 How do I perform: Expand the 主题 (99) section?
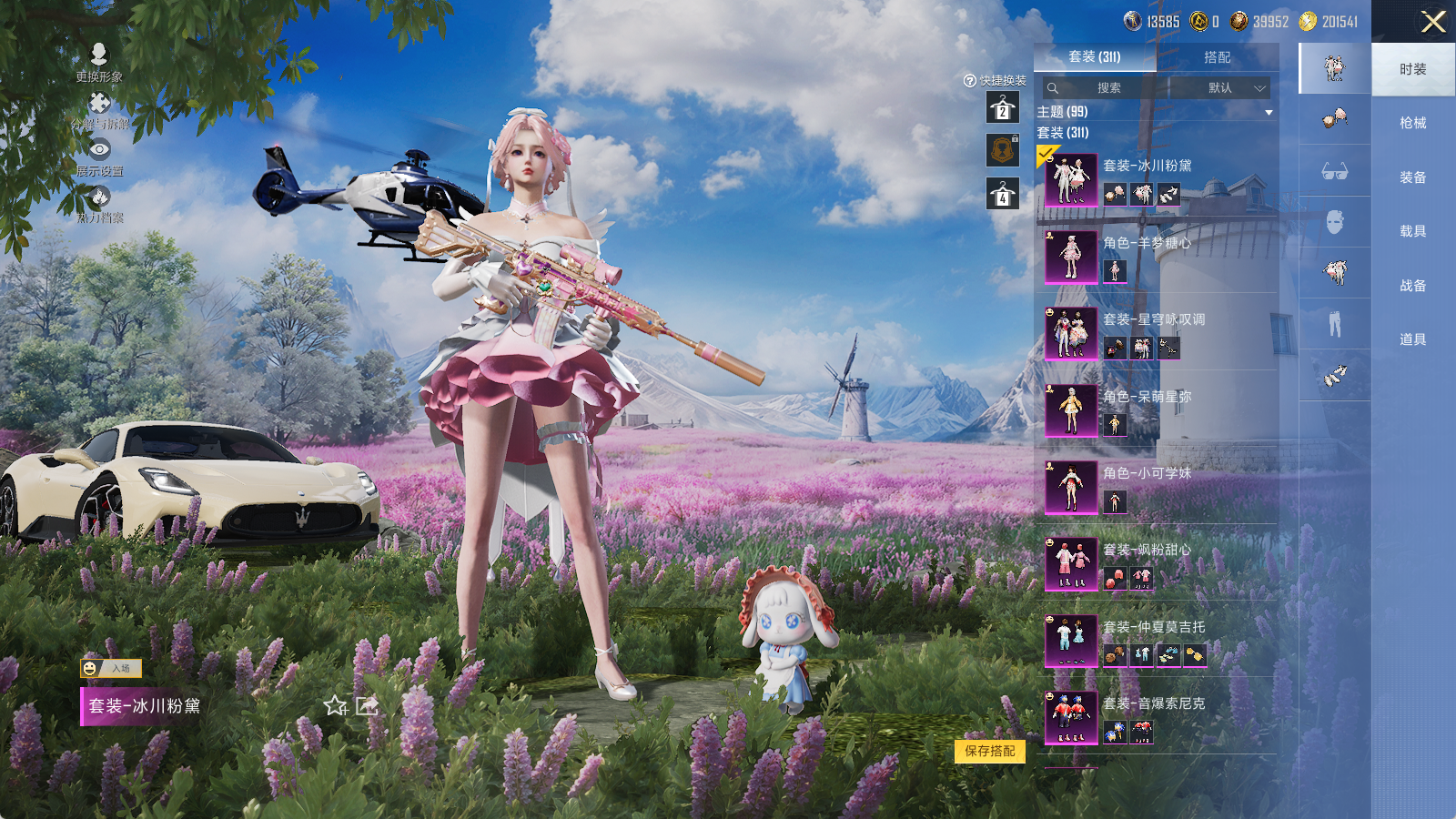[x=1268, y=112]
